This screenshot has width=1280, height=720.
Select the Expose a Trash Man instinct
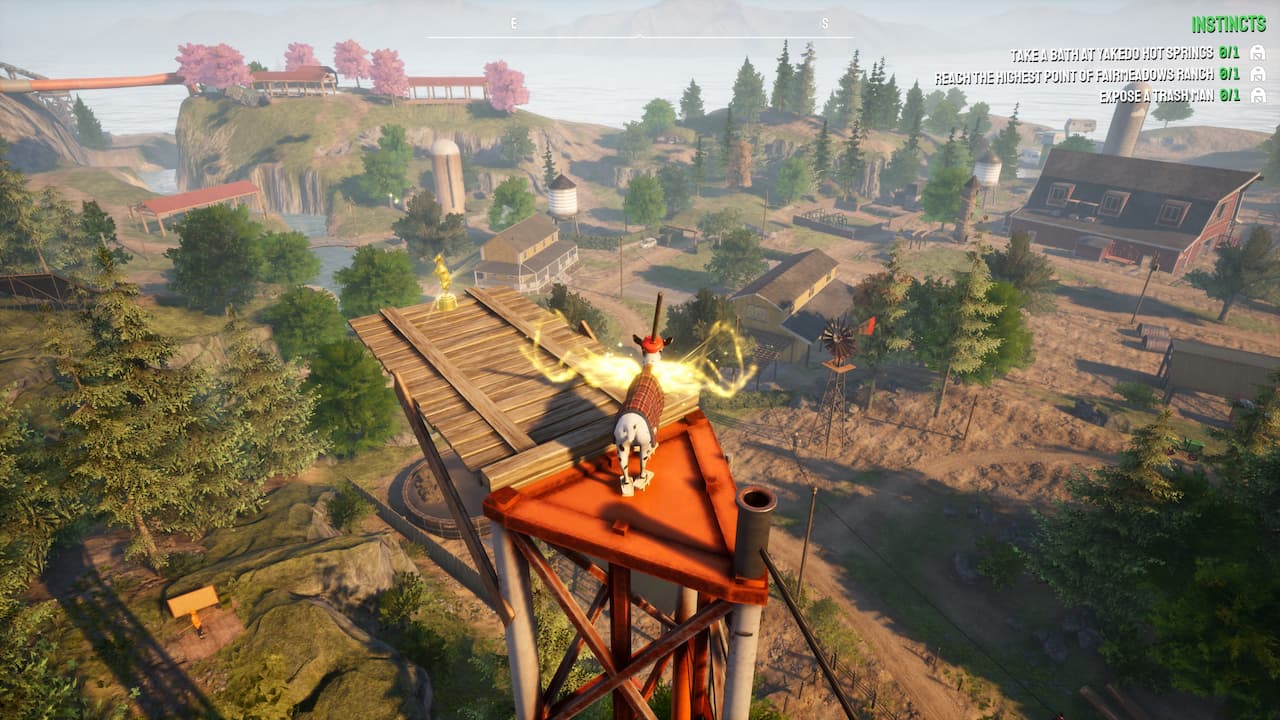tap(1155, 96)
